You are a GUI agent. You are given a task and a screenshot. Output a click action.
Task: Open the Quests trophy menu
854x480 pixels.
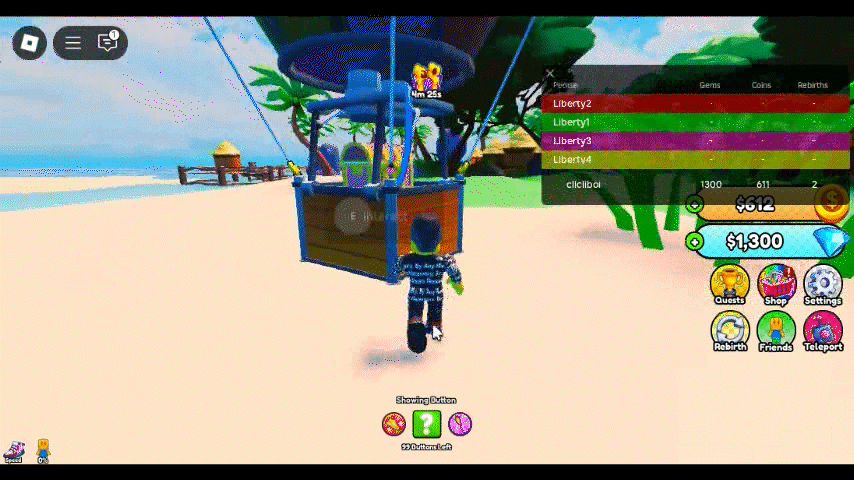click(730, 285)
